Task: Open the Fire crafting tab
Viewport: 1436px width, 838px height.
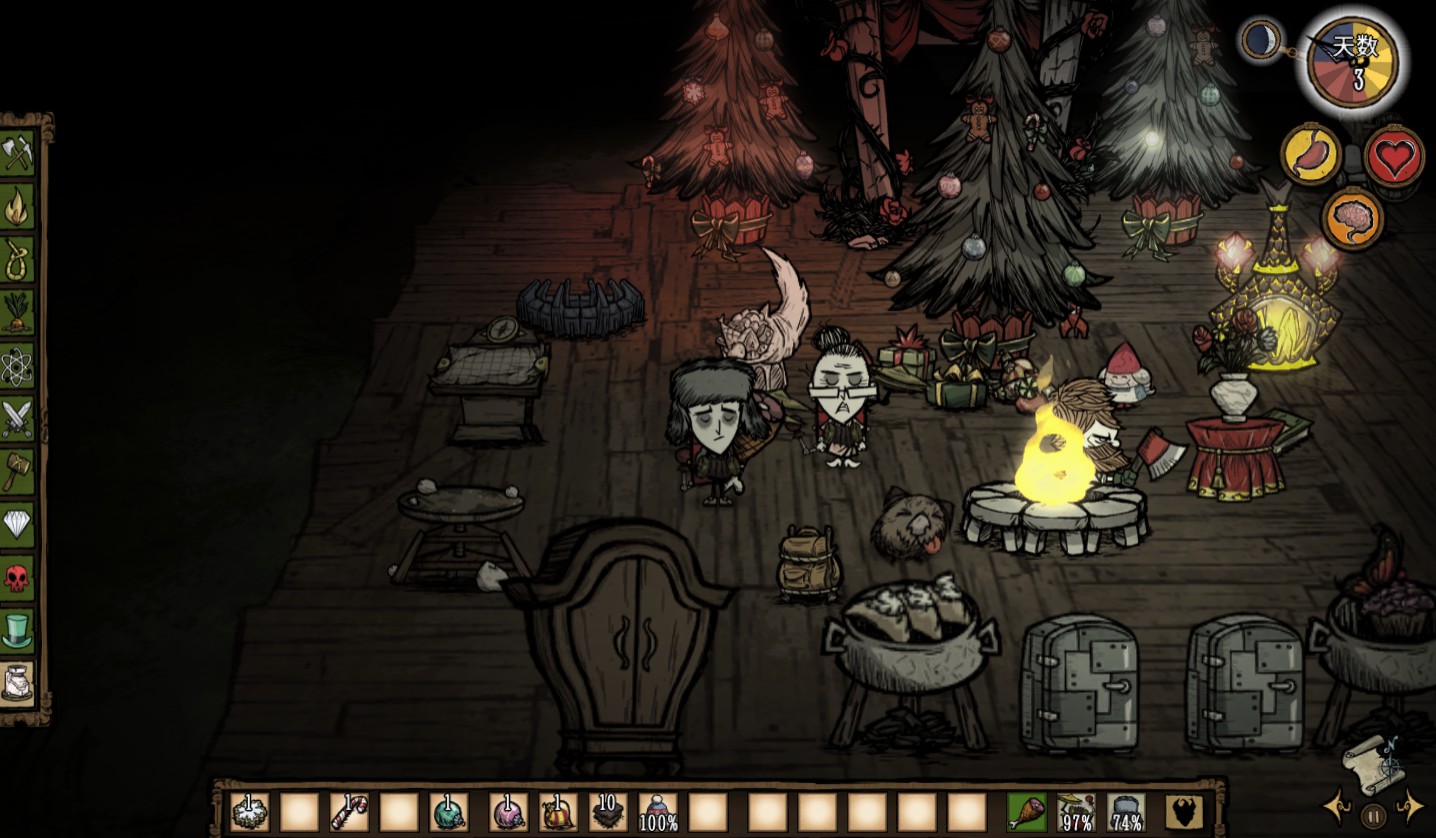Action: click(17, 207)
